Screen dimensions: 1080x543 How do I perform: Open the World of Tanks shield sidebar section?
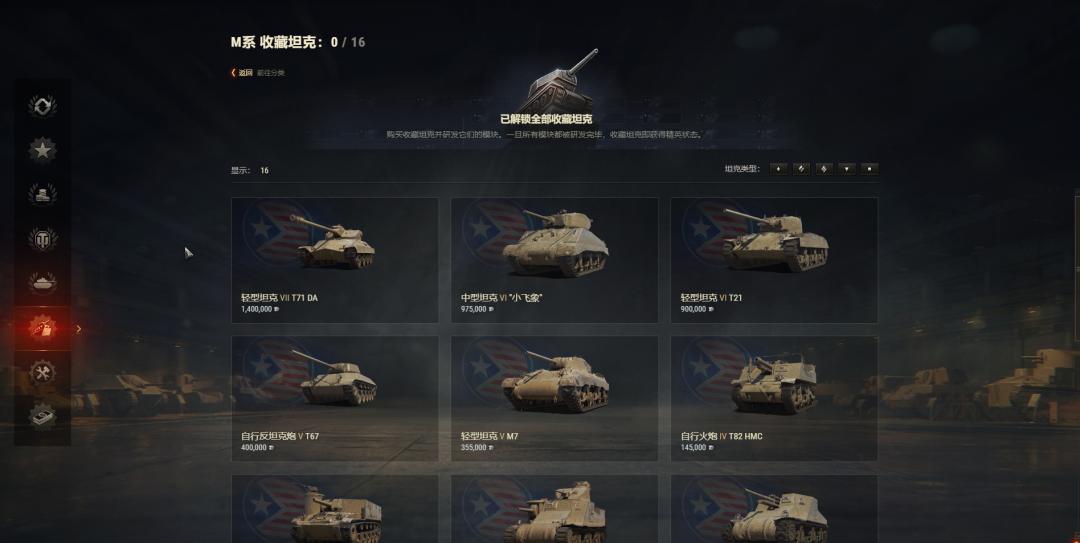point(42,238)
